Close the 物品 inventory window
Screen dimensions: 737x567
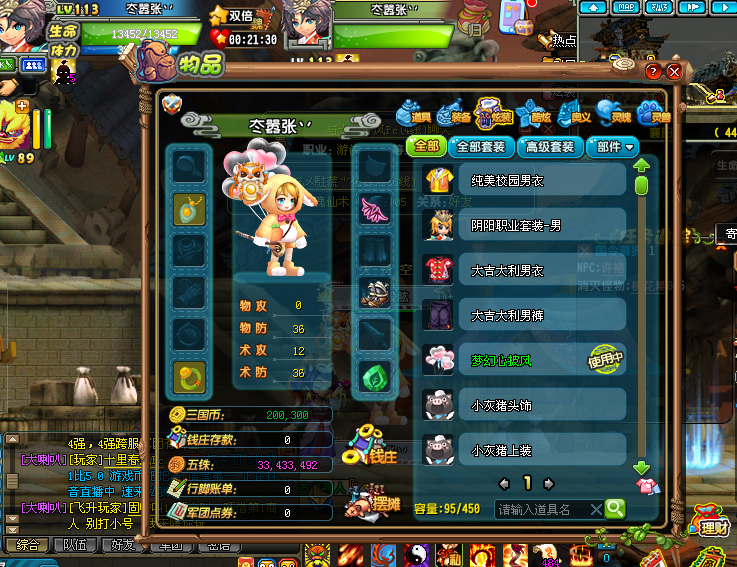[675, 72]
